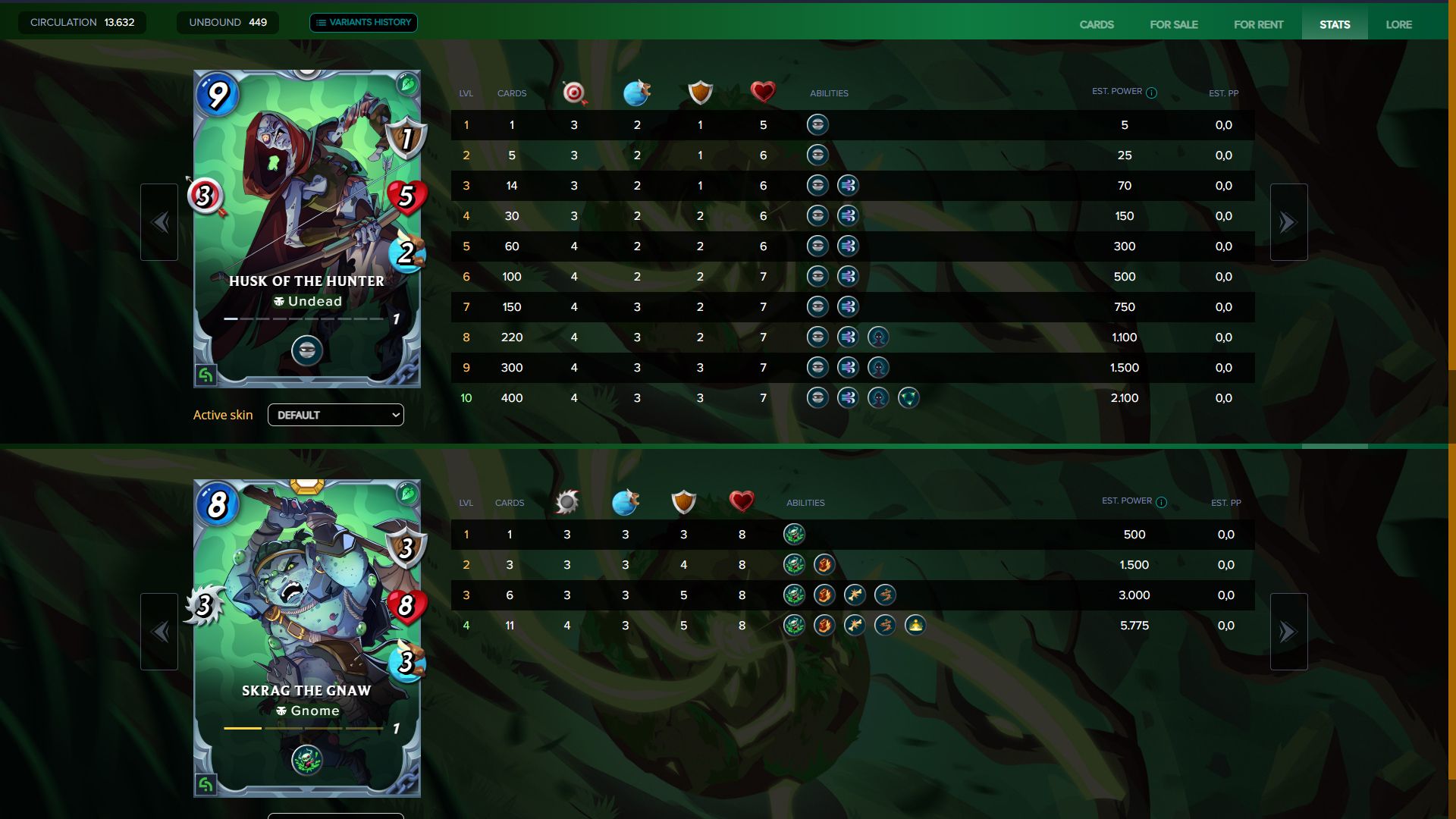Open the Variants History panel
Screen dimensions: 1456x819
(363, 22)
